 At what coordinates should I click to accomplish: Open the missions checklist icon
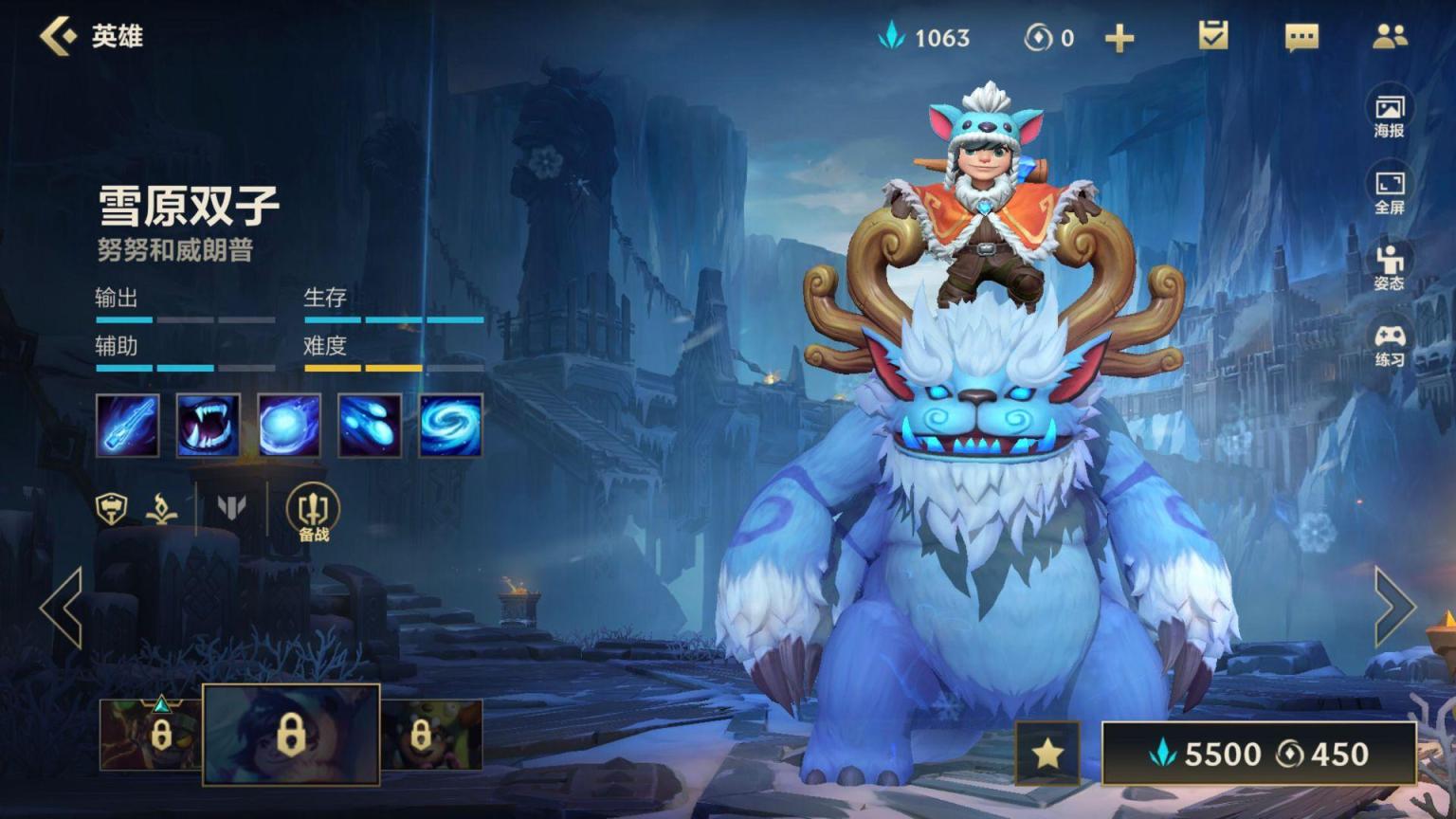click(x=1212, y=36)
